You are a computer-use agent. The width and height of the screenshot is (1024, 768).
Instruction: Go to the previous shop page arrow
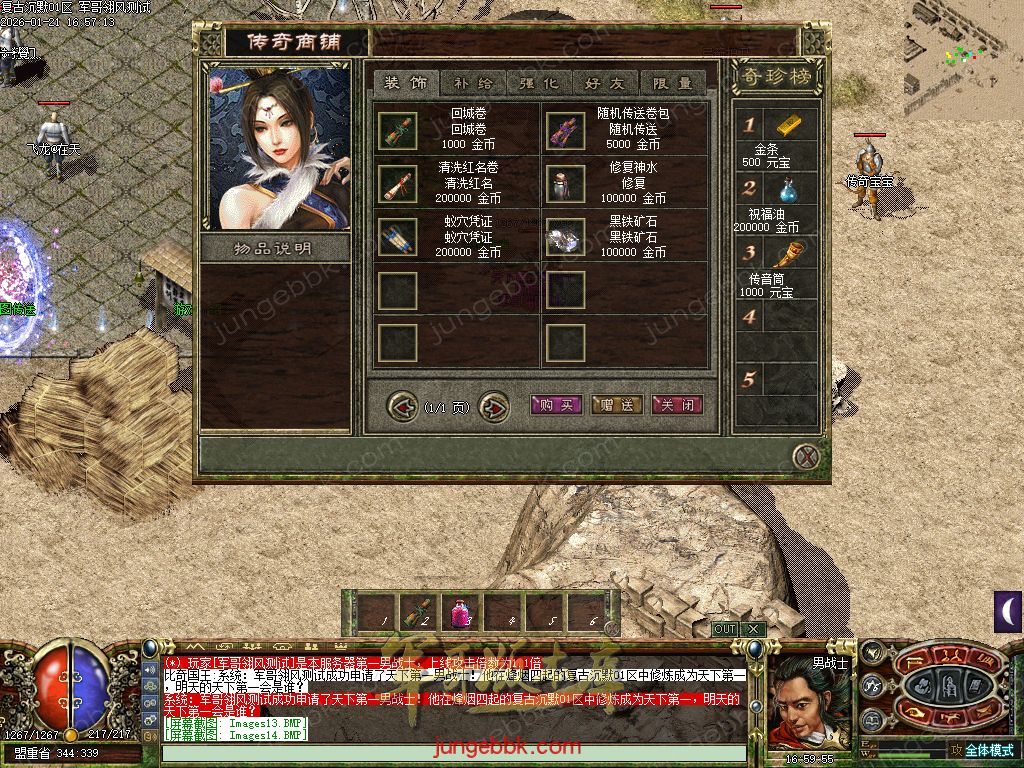(403, 407)
